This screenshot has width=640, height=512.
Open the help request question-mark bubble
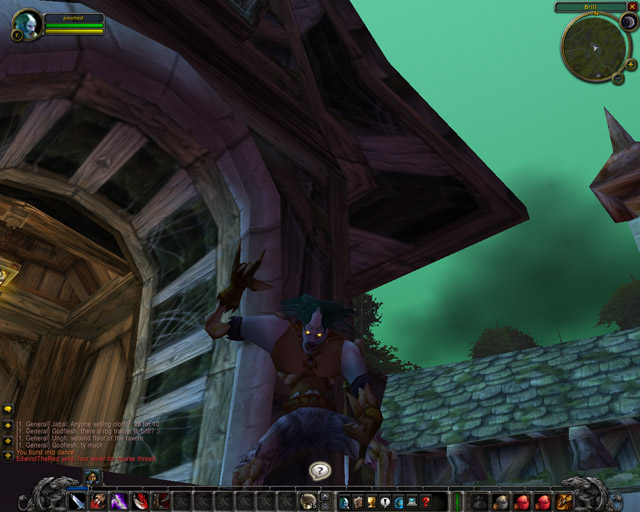[x=319, y=470]
